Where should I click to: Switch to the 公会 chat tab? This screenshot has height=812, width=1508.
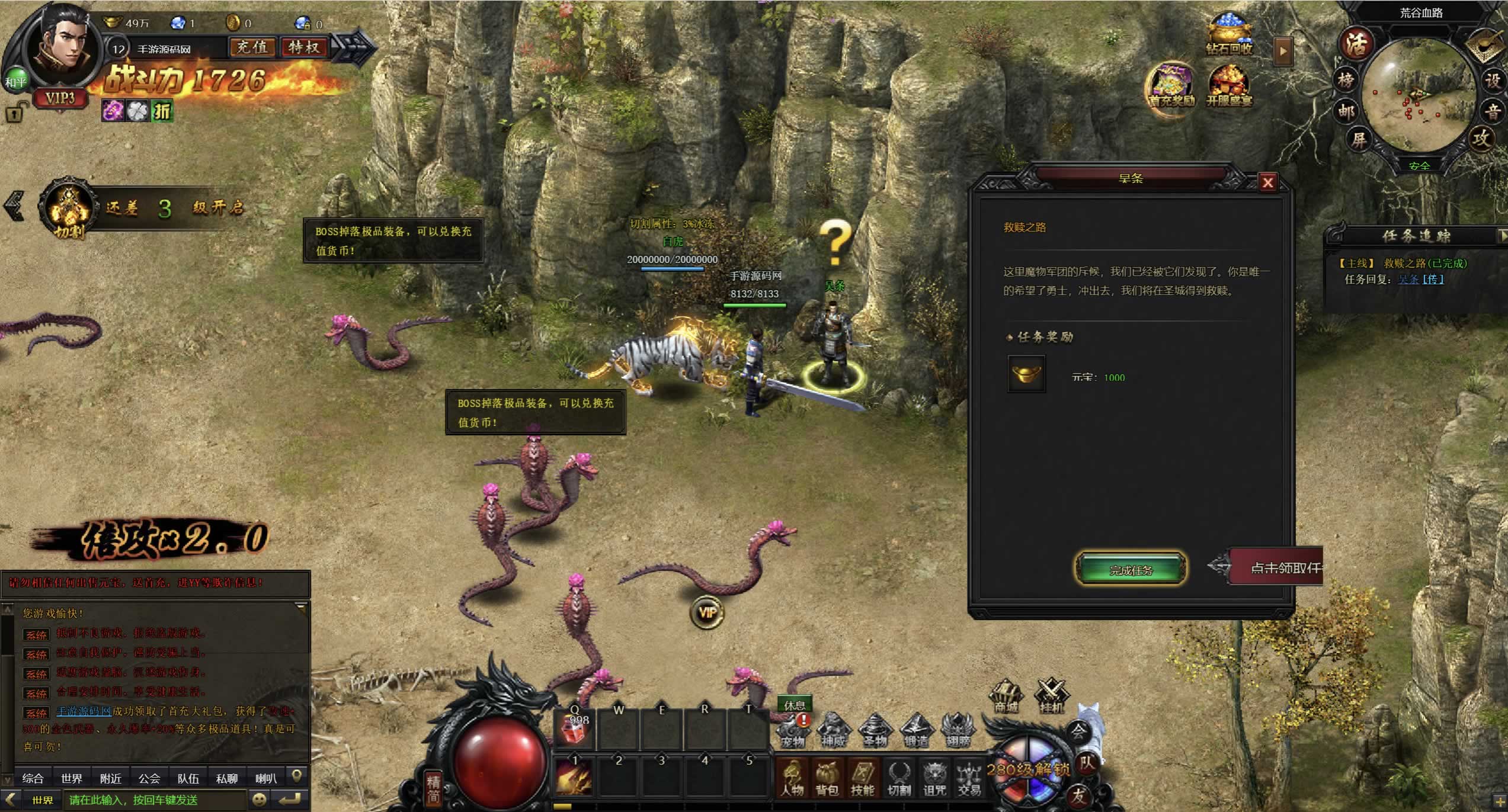(x=149, y=778)
